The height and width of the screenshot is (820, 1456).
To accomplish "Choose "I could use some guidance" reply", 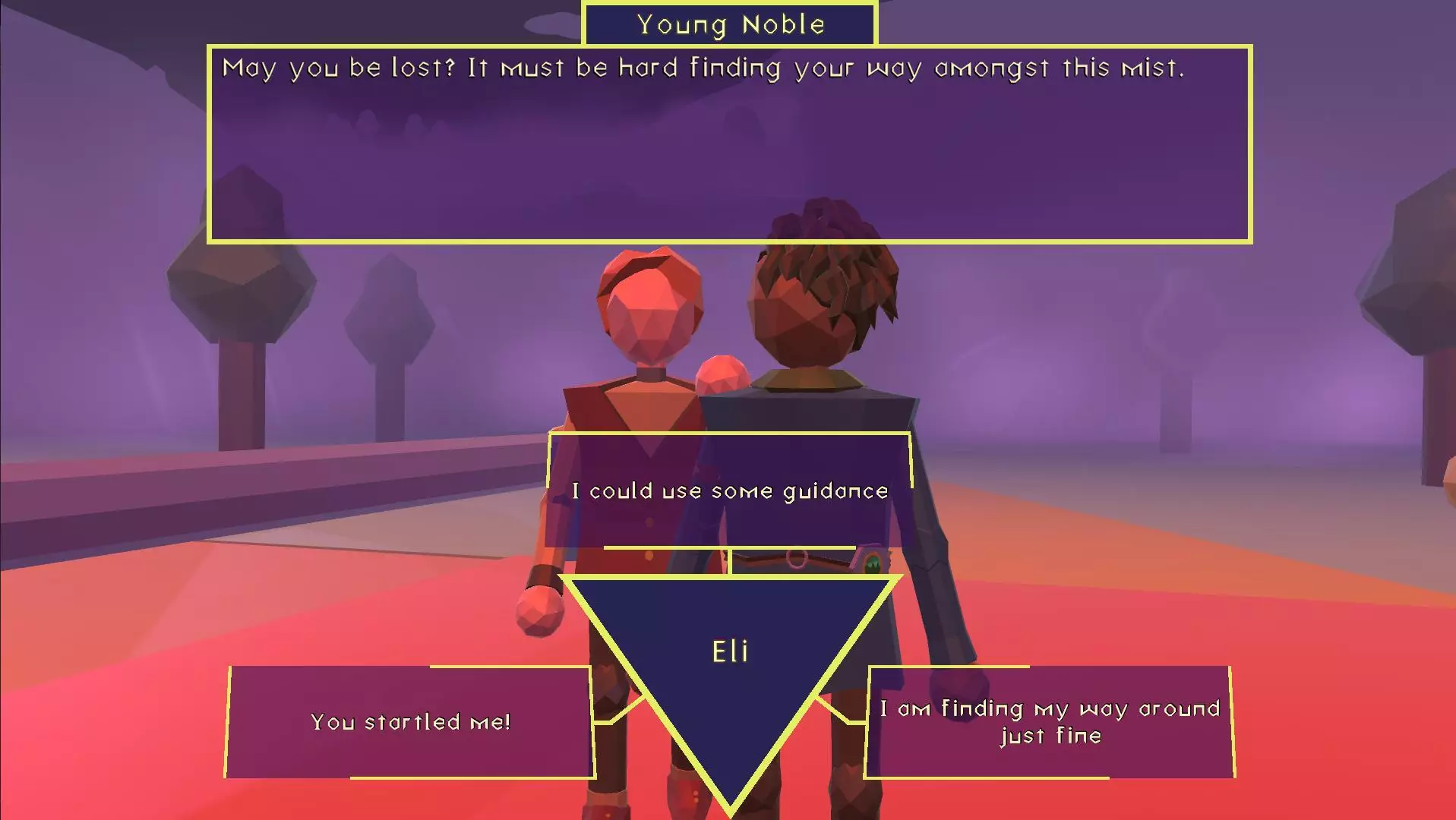I will click(x=729, y=490).
